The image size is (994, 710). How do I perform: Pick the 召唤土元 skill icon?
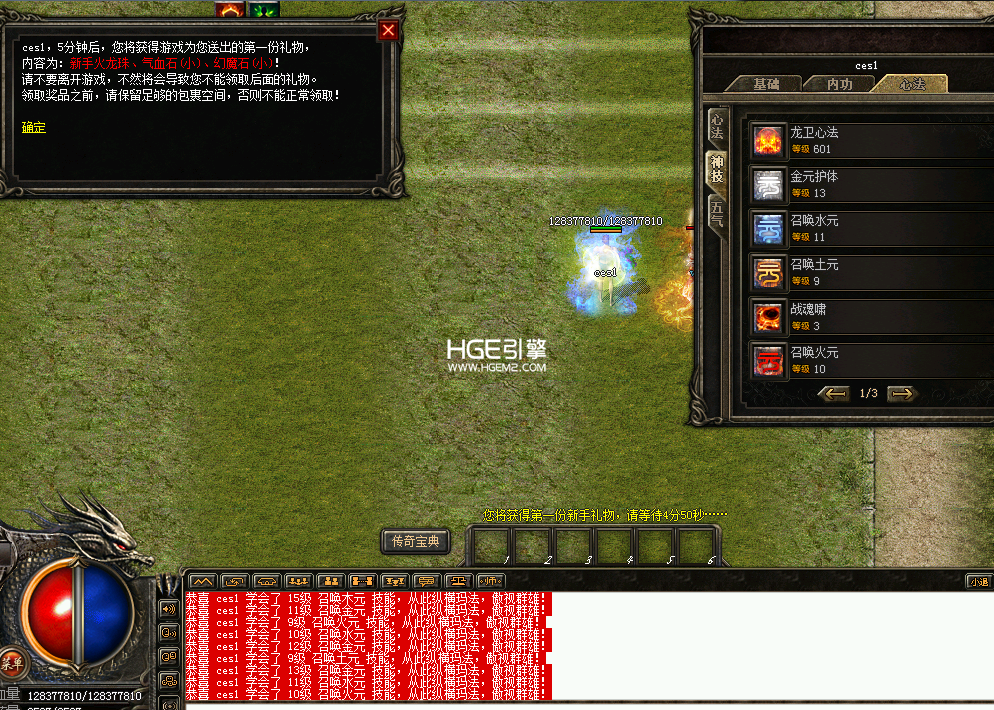point(769,273)
